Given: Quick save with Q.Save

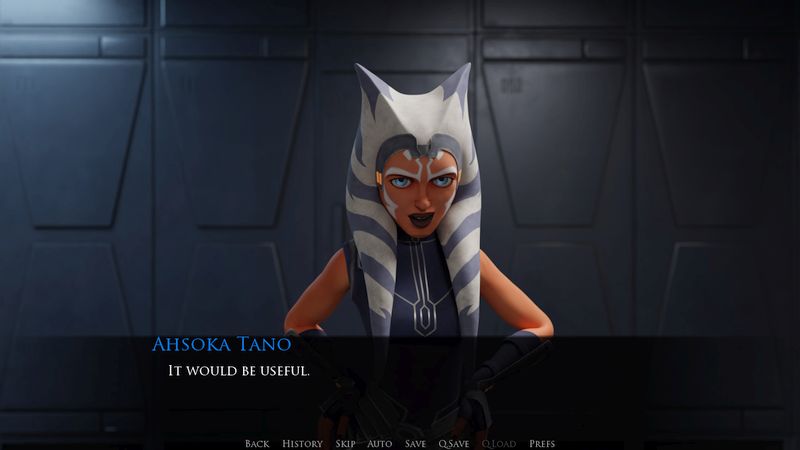Looking at the screenshot, I should click(x=453, y=443).
